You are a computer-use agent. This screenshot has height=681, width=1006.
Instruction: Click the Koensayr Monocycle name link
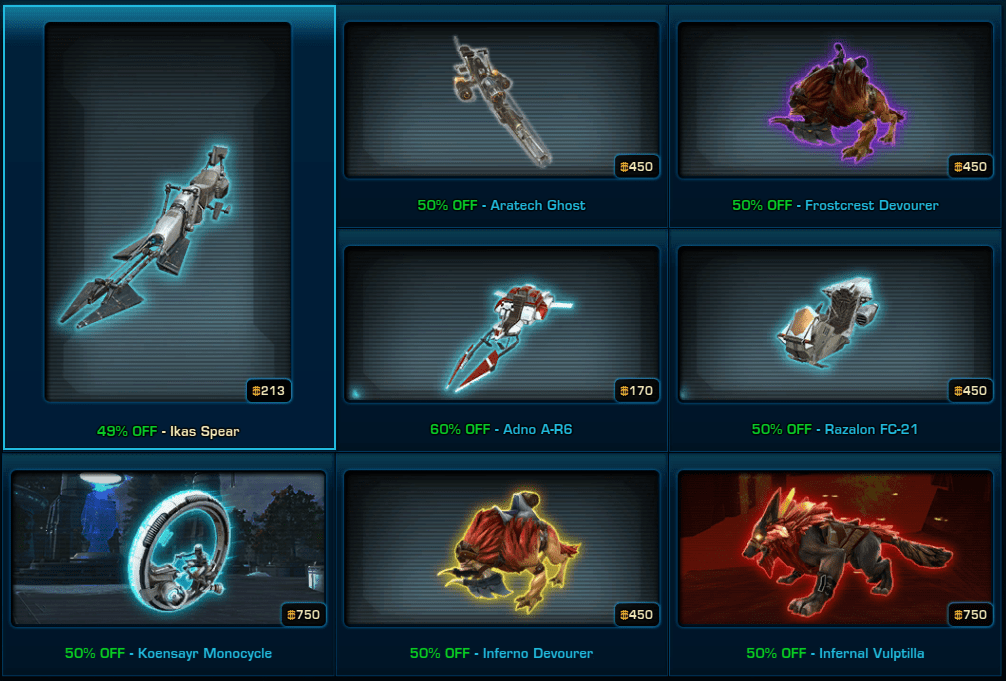pos(204,653)
